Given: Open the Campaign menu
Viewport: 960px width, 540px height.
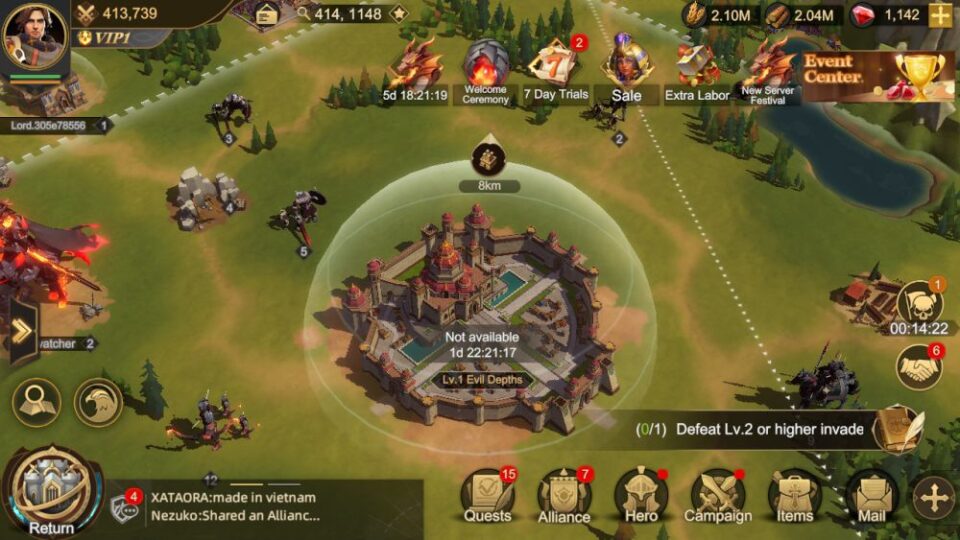Looking at the screenshot, I should (x=717, y=495).
